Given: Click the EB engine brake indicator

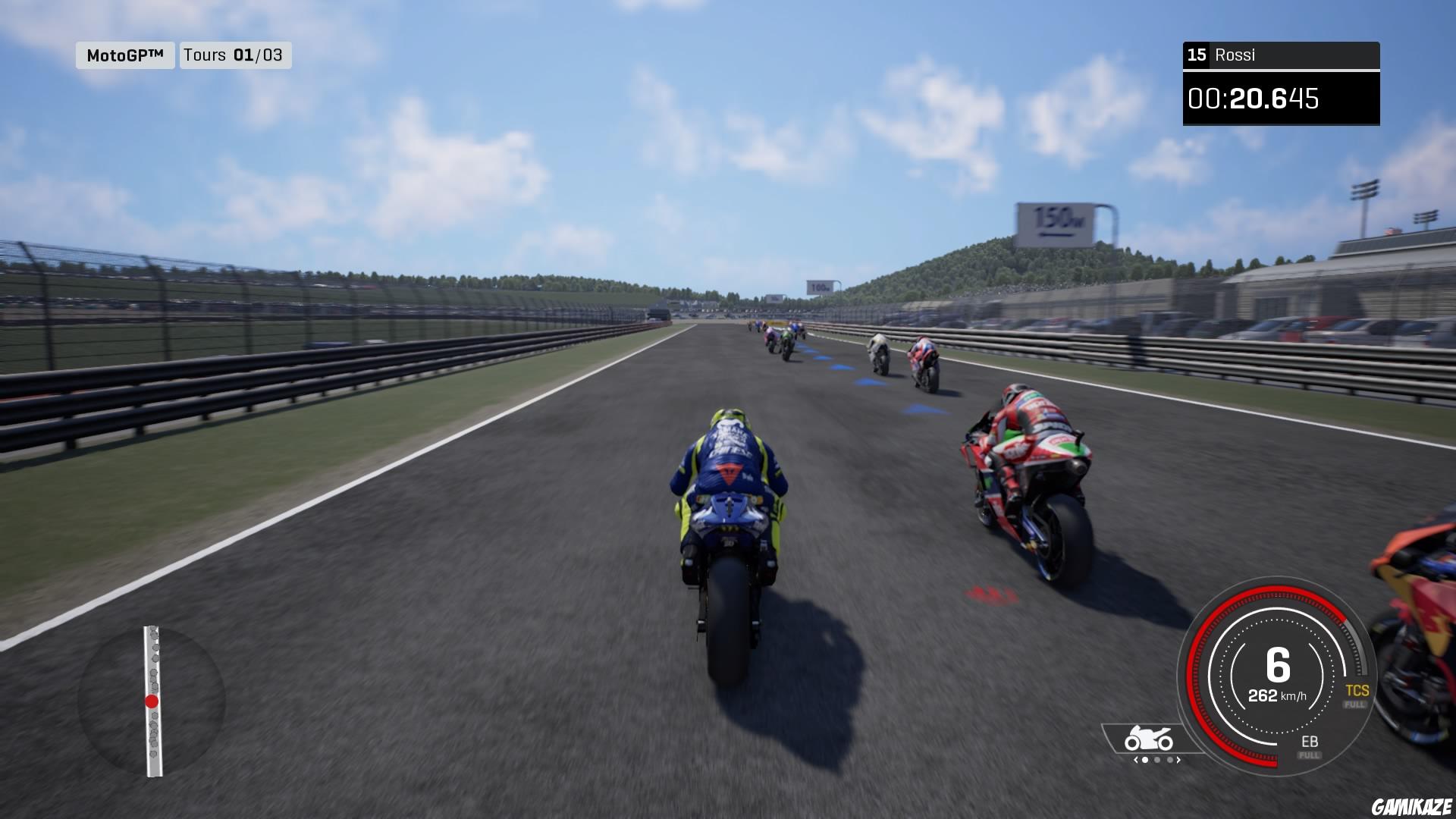Looking at the screenshot, I should pyautogui.click(x=1310, y=742).
